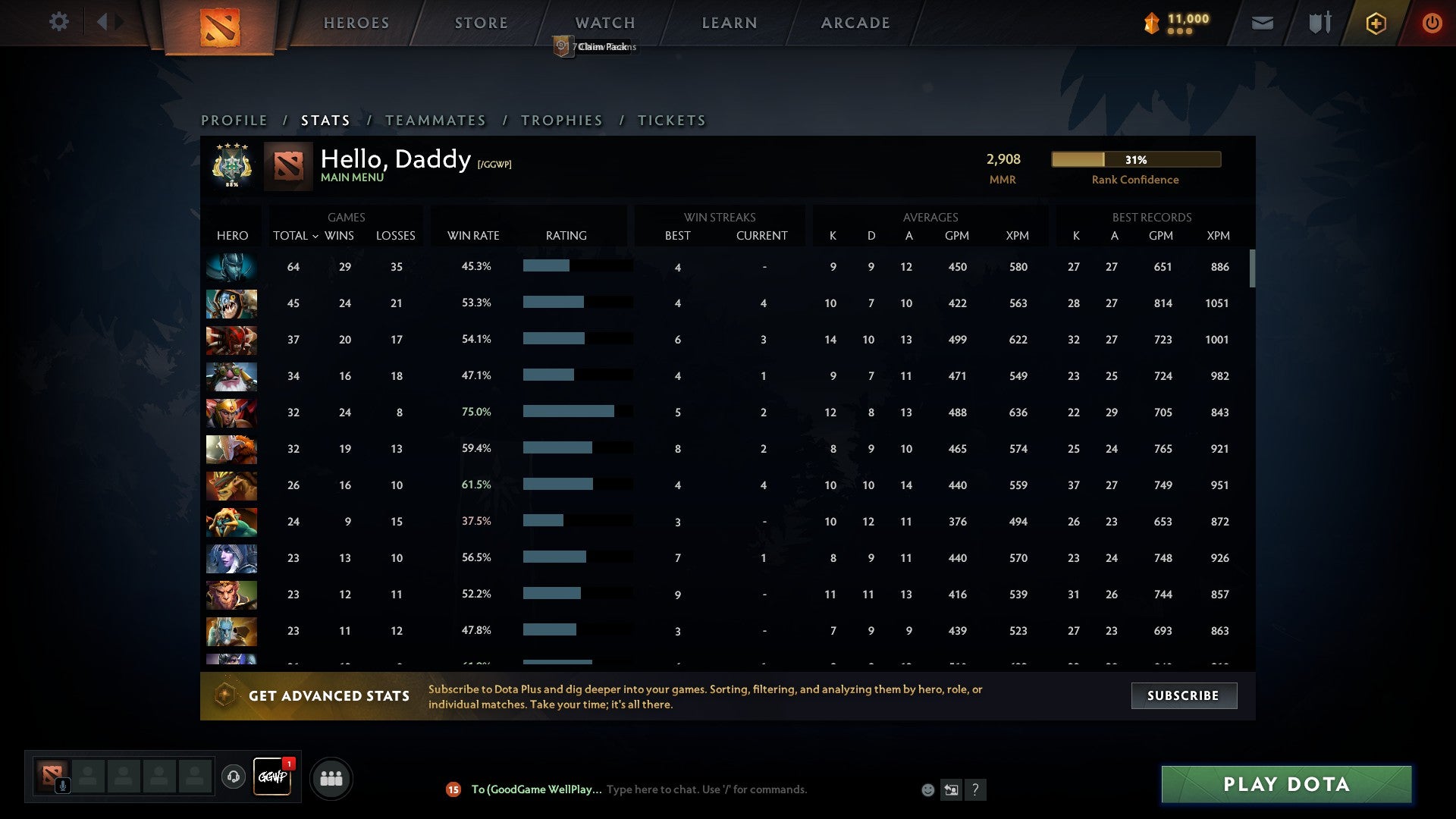Viewport: 1456px width, 819px height.
Task: Toggle voice chat with the headset icon
Action: [x=233, y=777]
